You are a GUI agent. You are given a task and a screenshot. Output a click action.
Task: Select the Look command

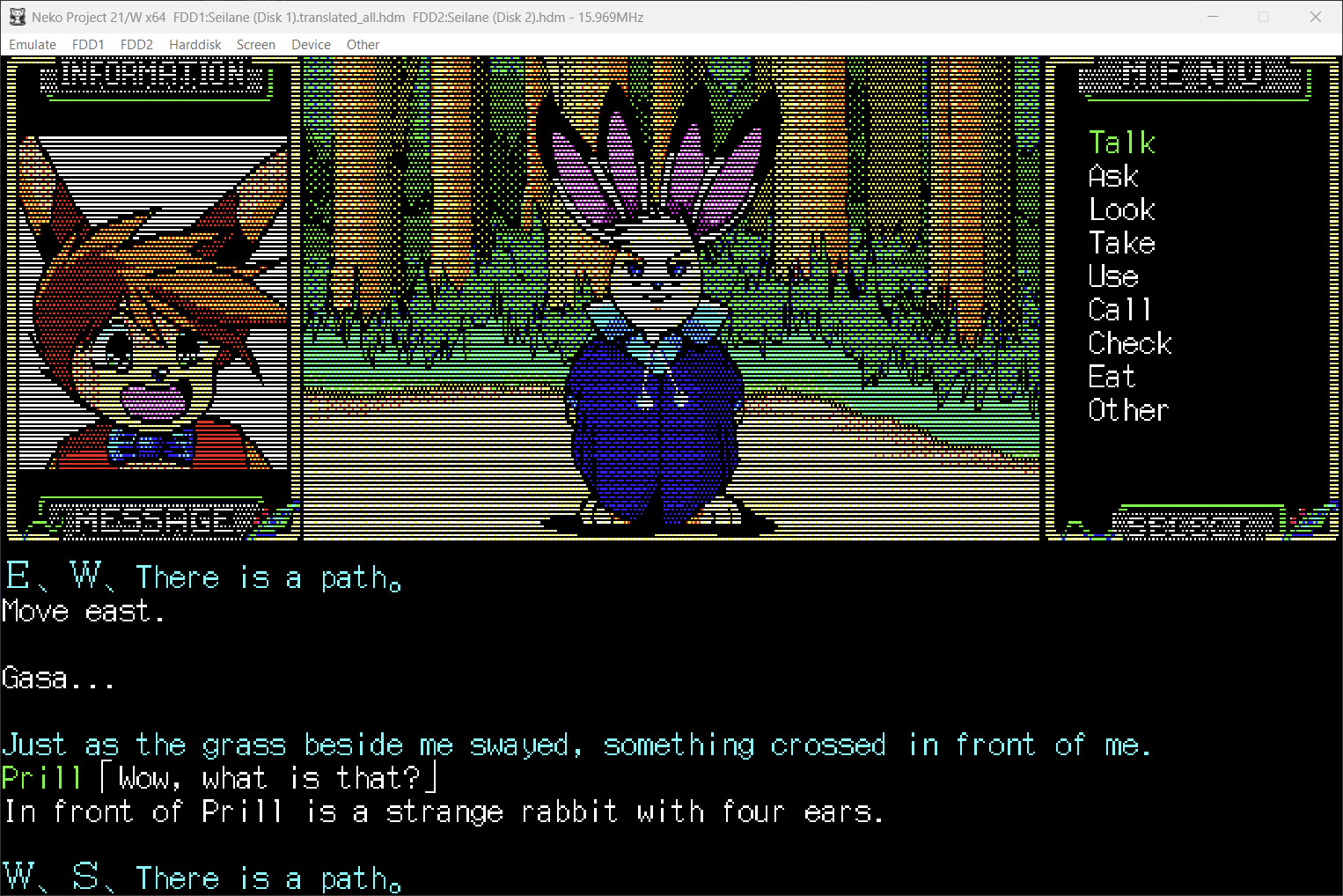(x=1121, y=209)
